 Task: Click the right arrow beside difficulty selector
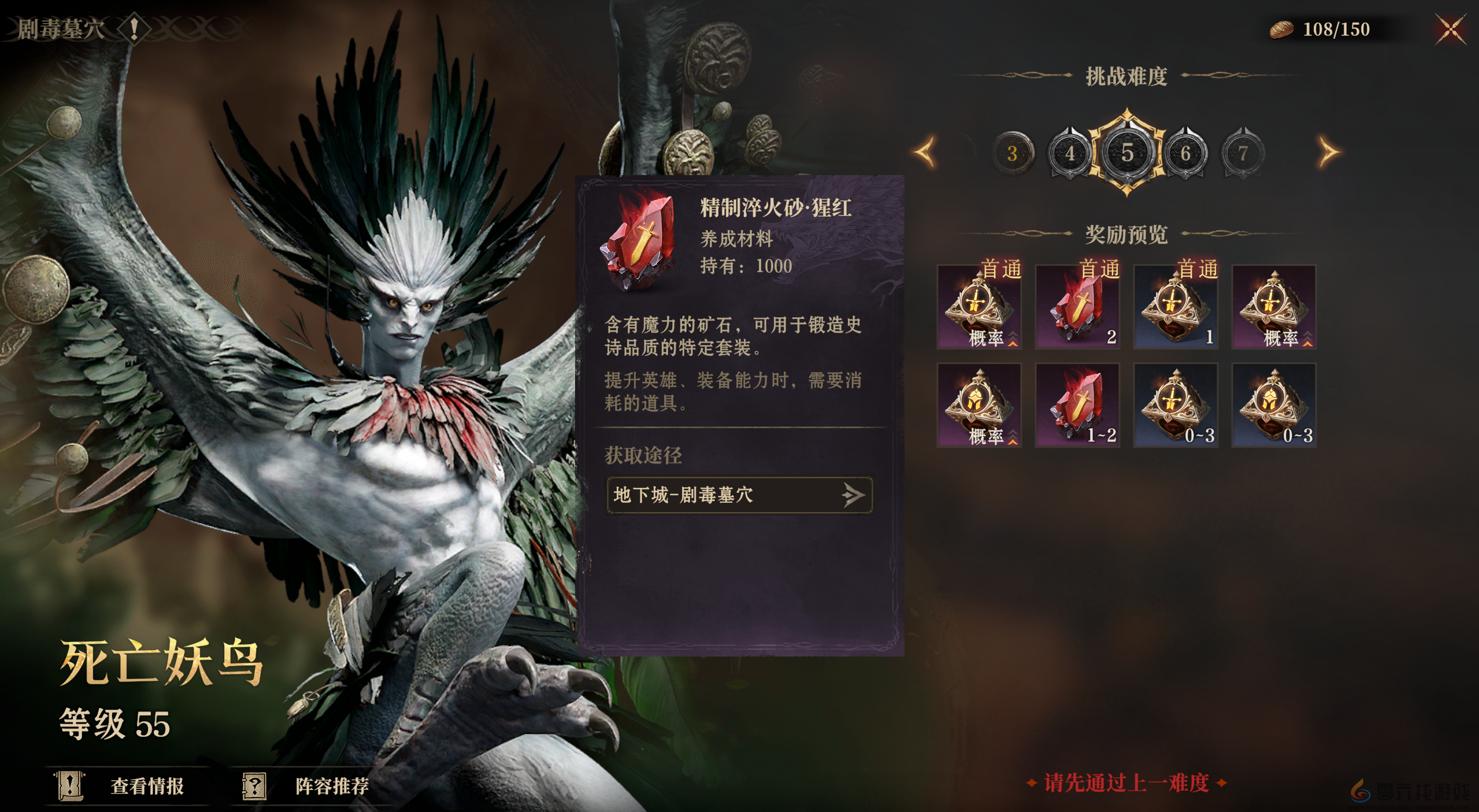[1327, 153]
